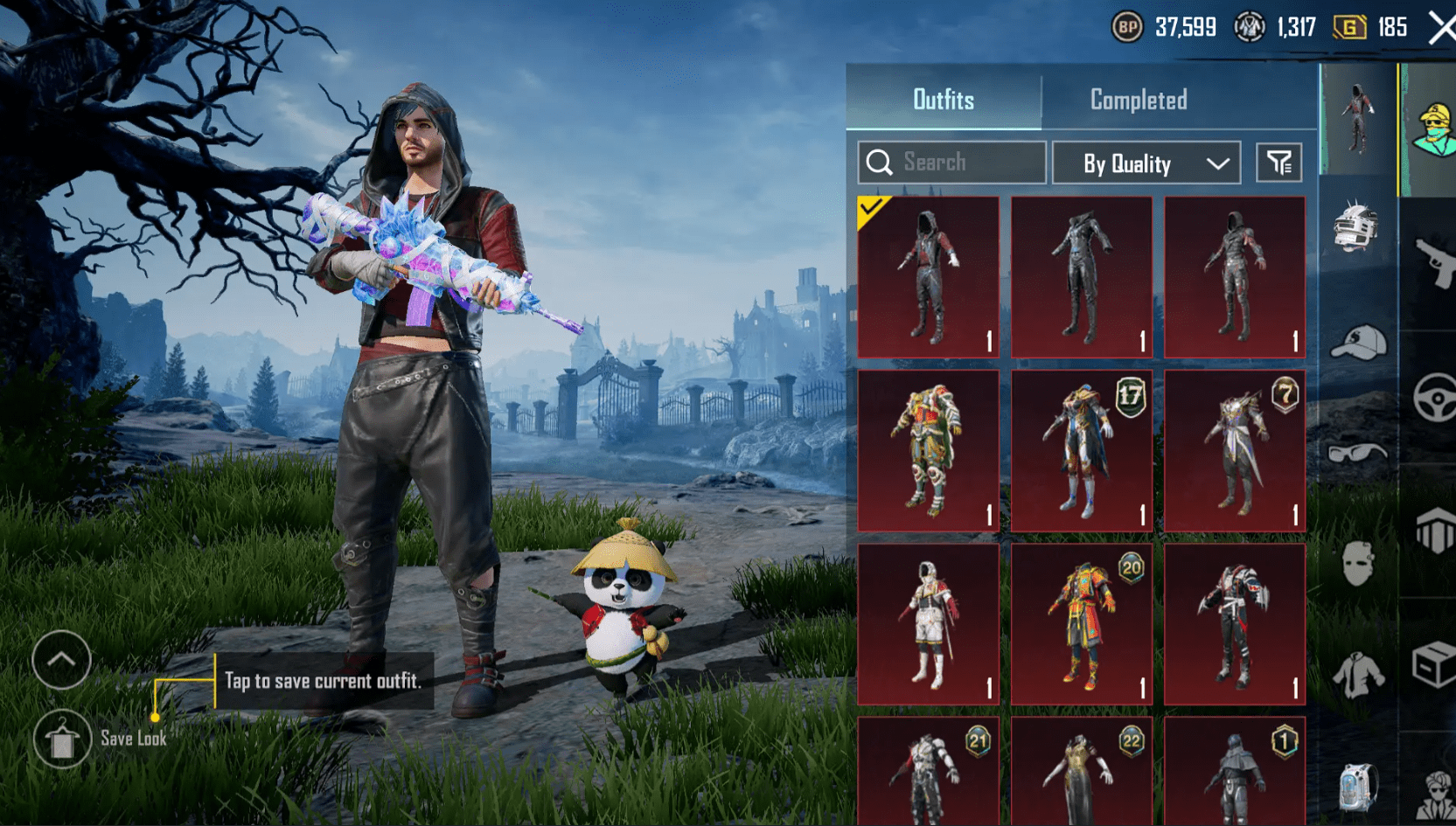The height and width of the screenshot is (826, 1456).
Task: Open the filter options panel
Action: point(1278,163)
